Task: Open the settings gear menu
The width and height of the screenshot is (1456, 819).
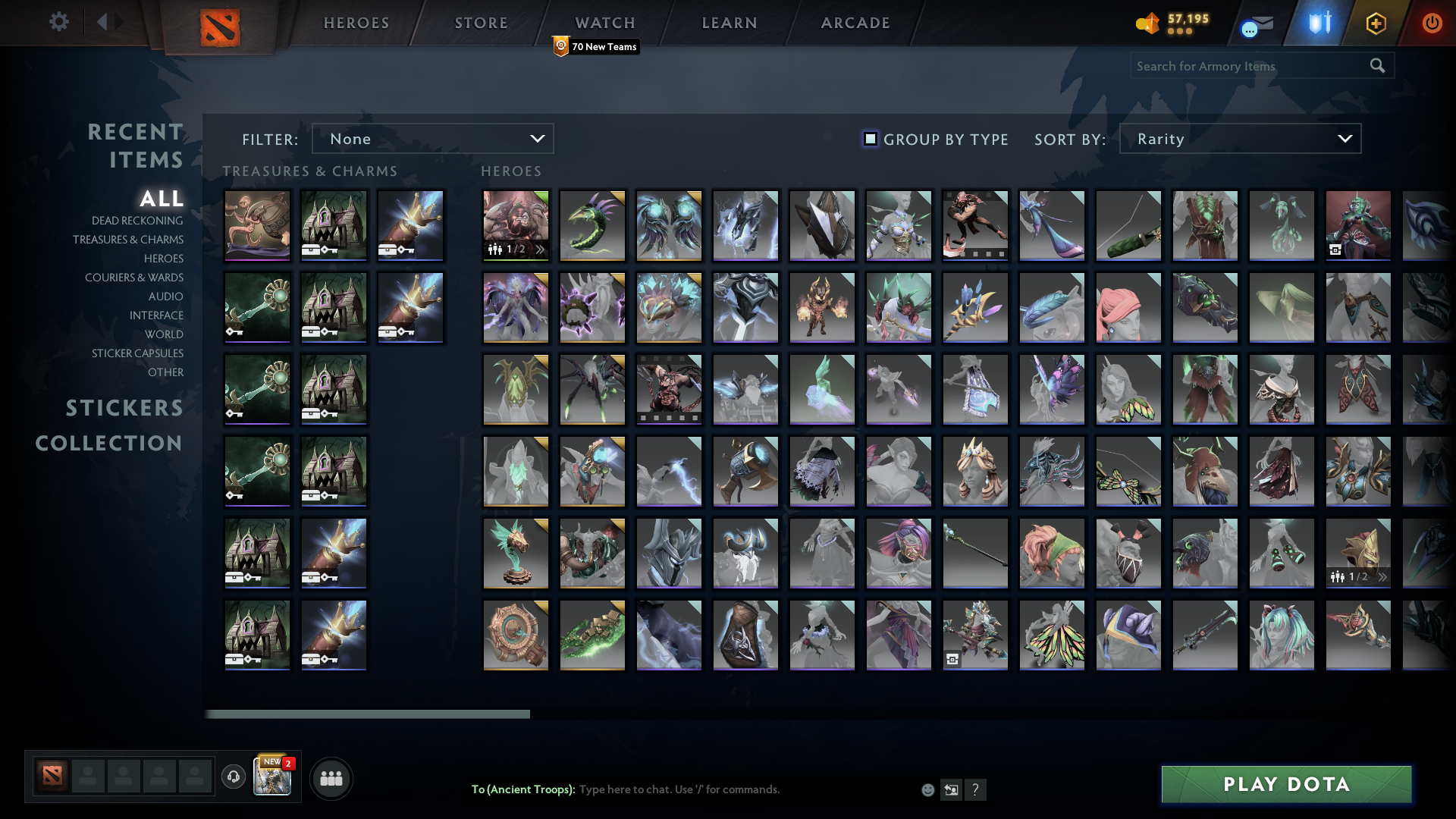Action: pos(59,22)
